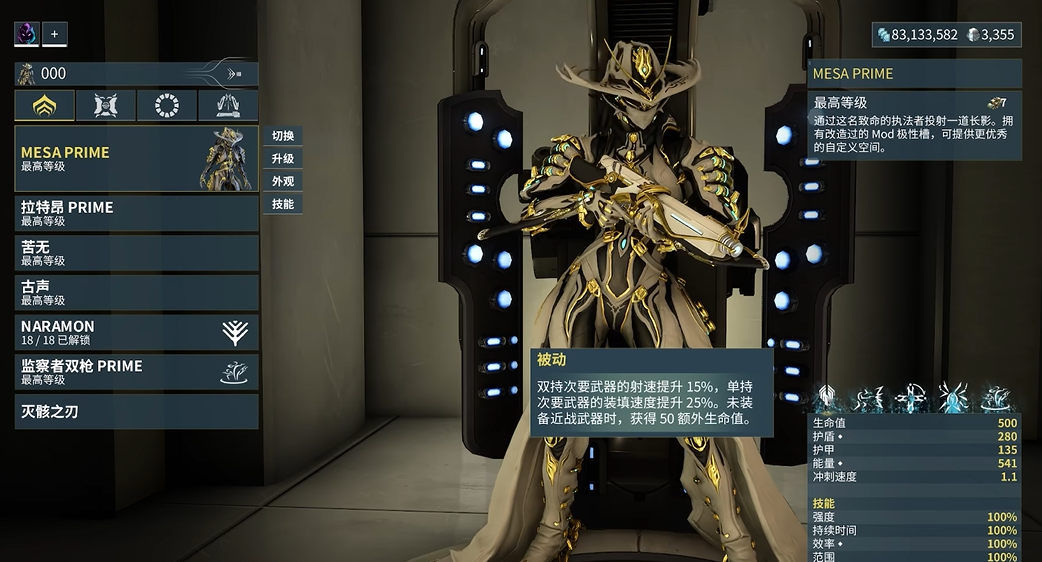The width and height of the screenshot is (1042, 562).
Task: Choose the 苦无 secondary weapon slot
Action: coord(136,253)
